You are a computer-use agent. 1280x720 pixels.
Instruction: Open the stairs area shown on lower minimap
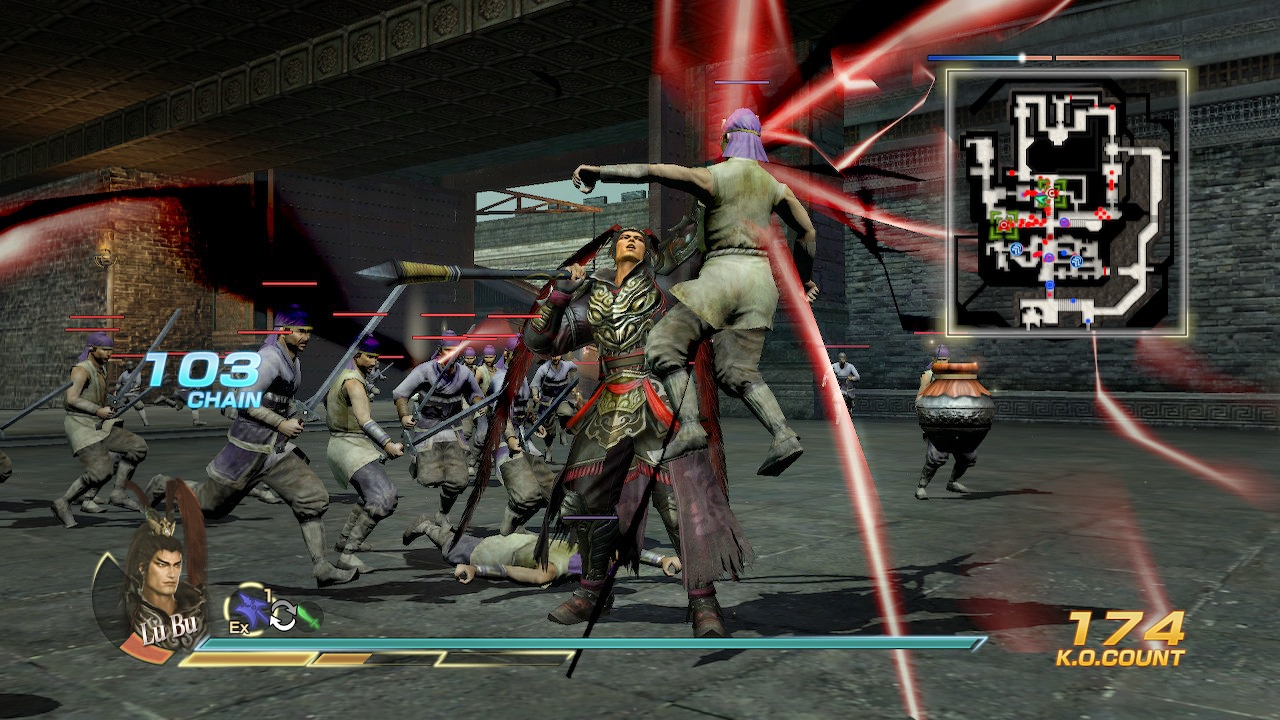click(x=1071, y=306)
